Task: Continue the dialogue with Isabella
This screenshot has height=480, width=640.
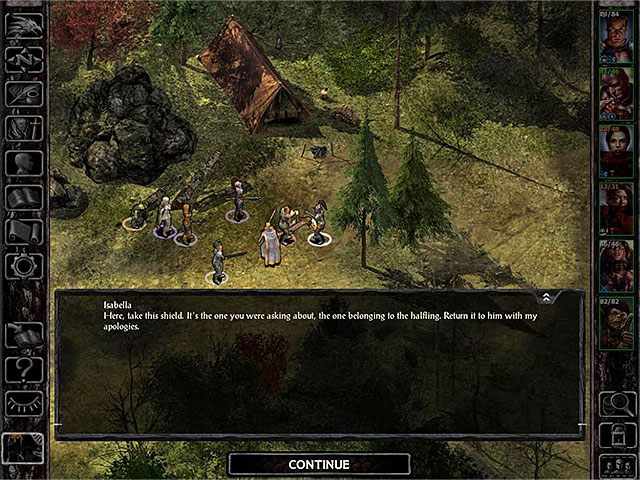Action: coord(319,464)
